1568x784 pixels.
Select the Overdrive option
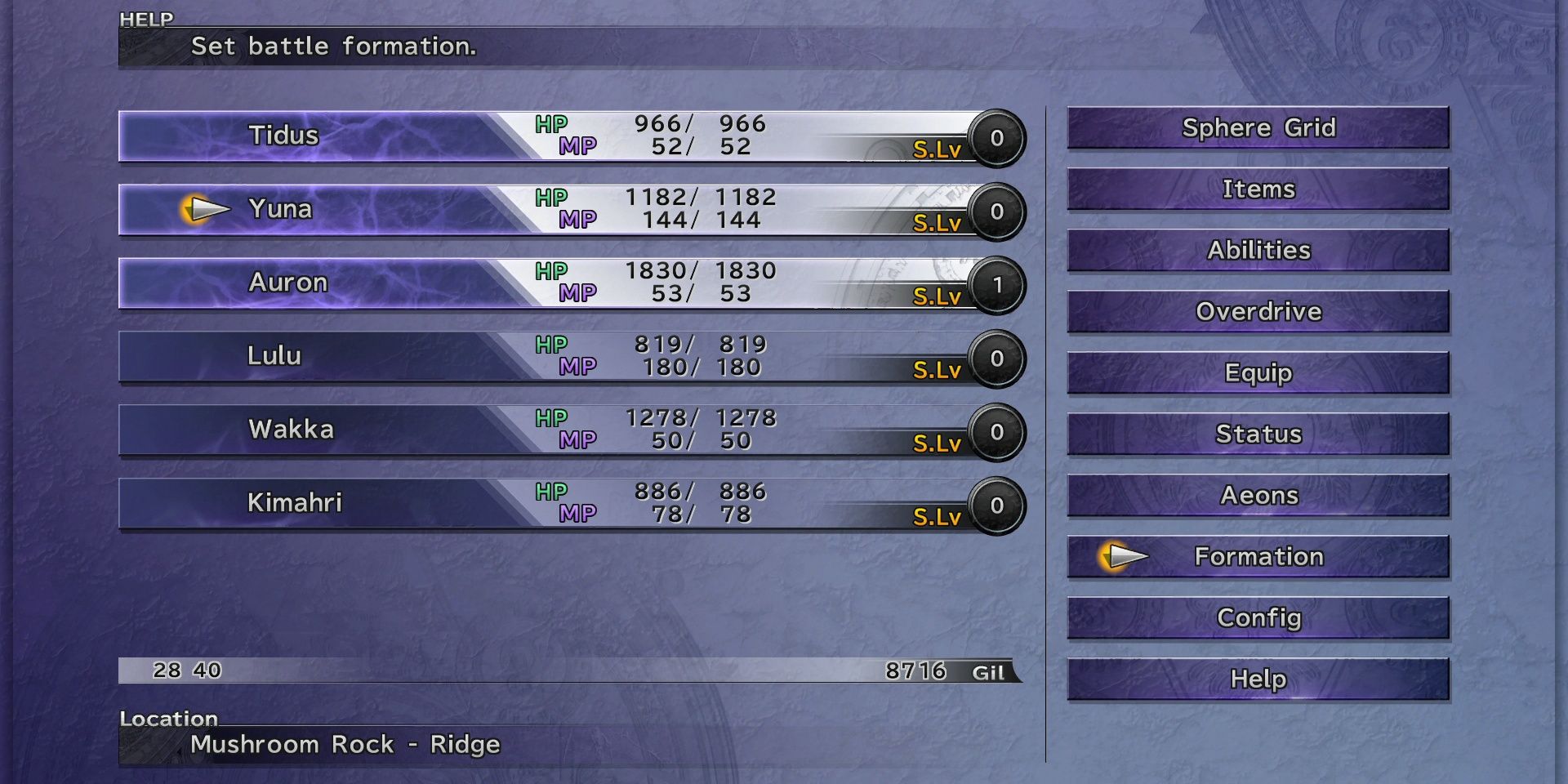[x=1258, y=312]
